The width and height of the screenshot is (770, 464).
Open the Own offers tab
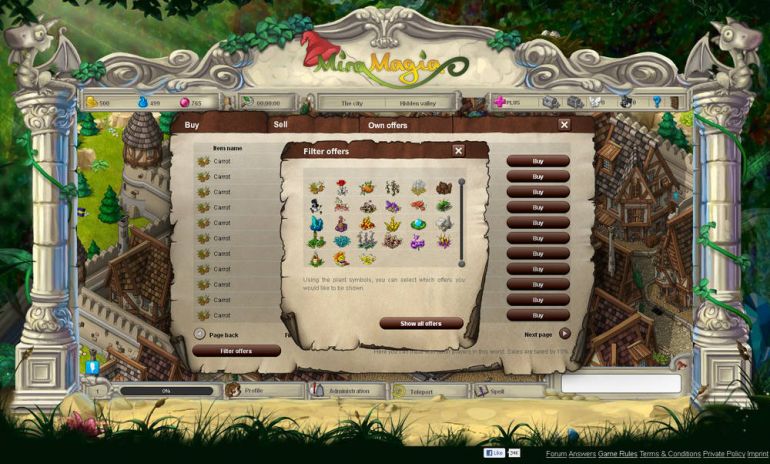point(388,125)
